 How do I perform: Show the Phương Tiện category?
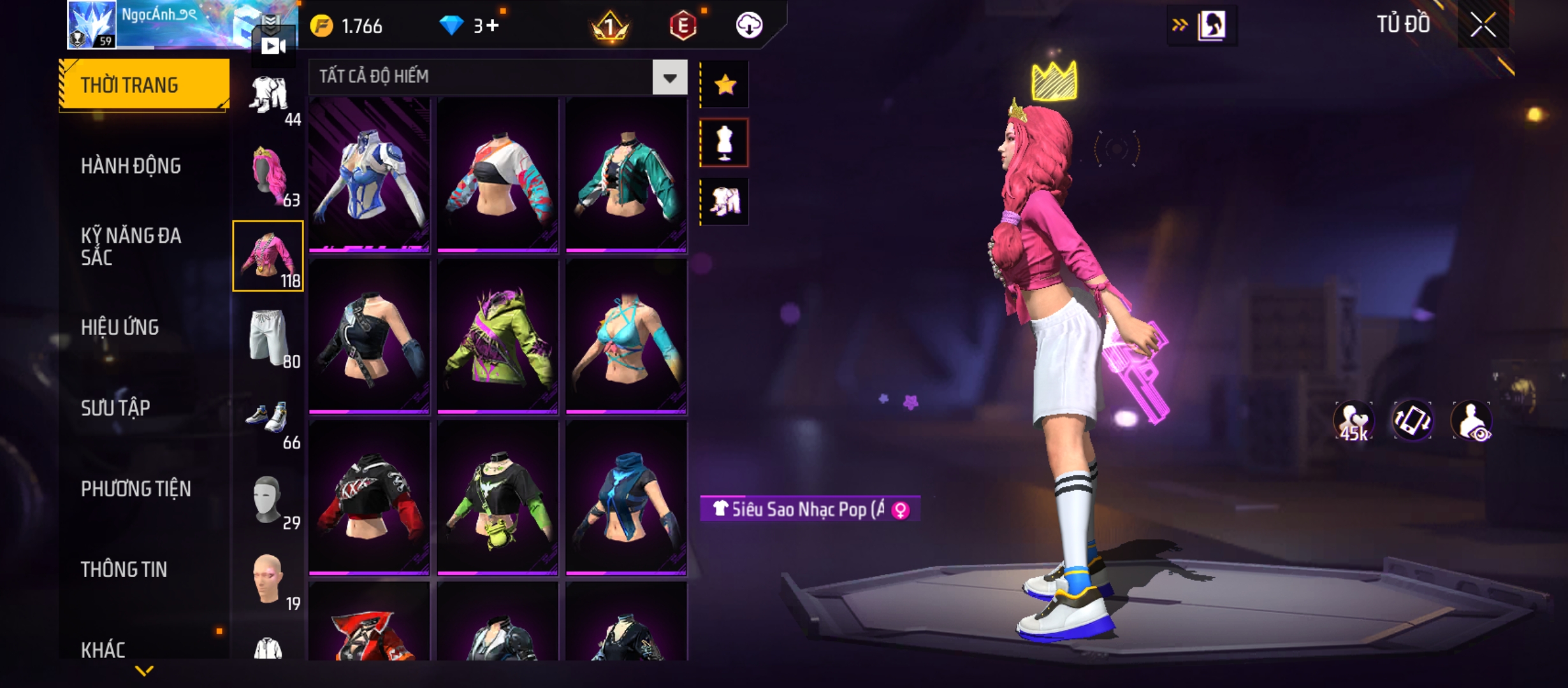(x=136, y=489)
